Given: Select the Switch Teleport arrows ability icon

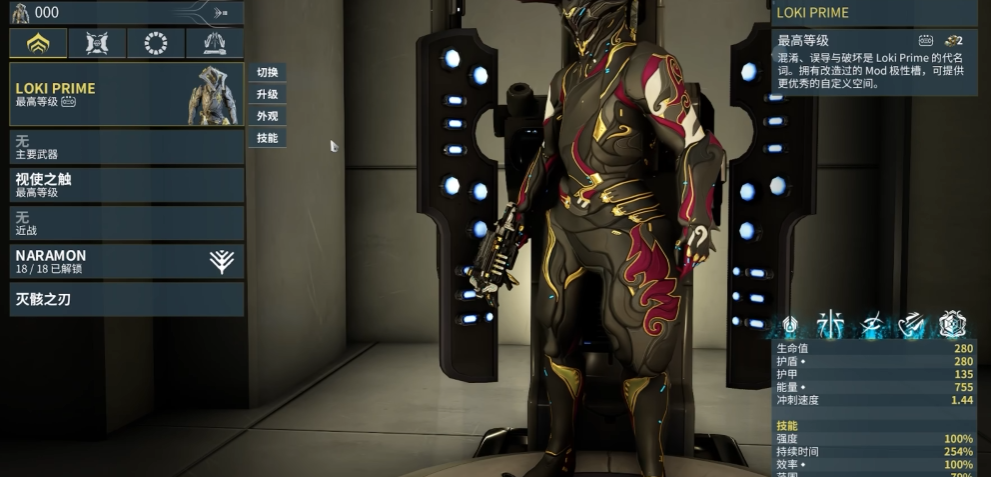Looking at the screenshot, I should (911, 323).
